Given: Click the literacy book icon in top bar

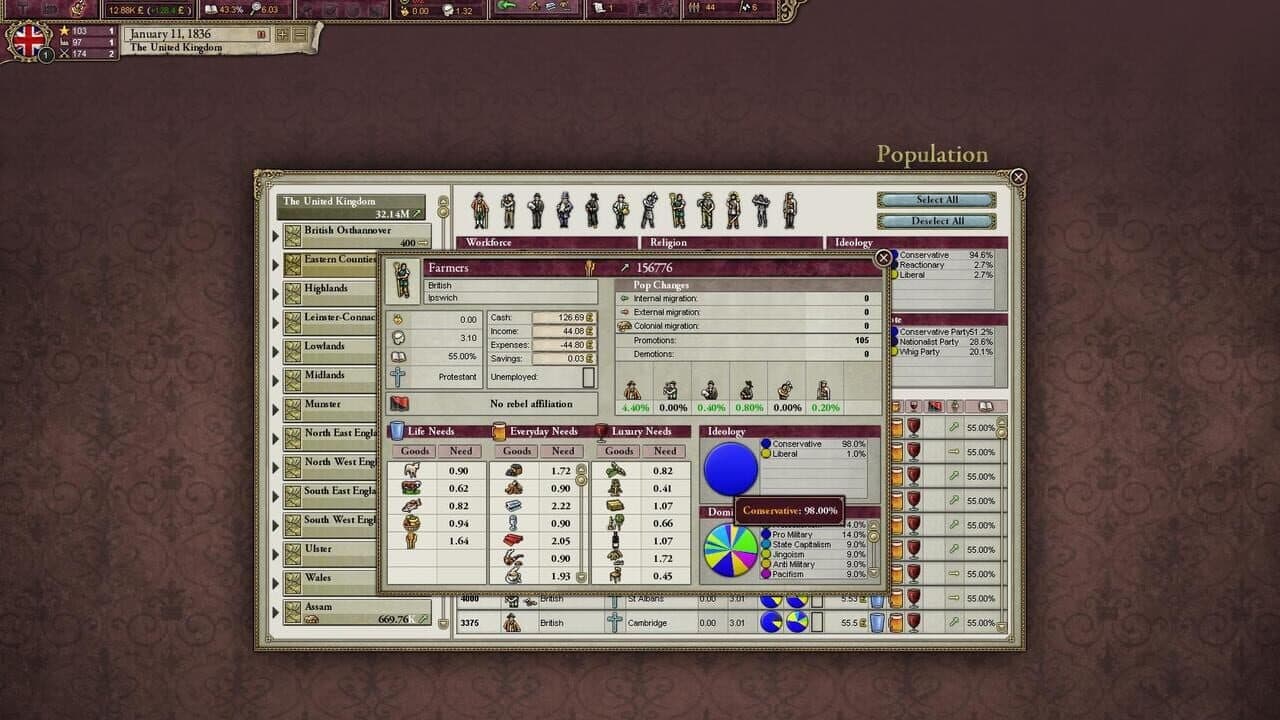Looking at the screenshot, I should (x=209, y=8).
